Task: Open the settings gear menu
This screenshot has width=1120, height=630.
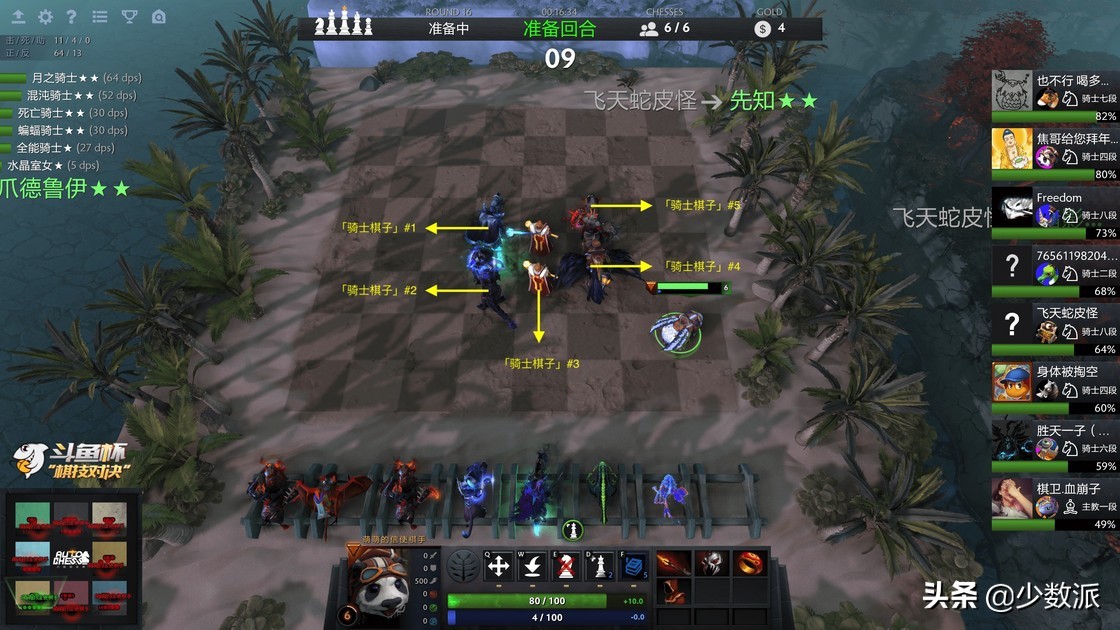Action: point(45,17)
